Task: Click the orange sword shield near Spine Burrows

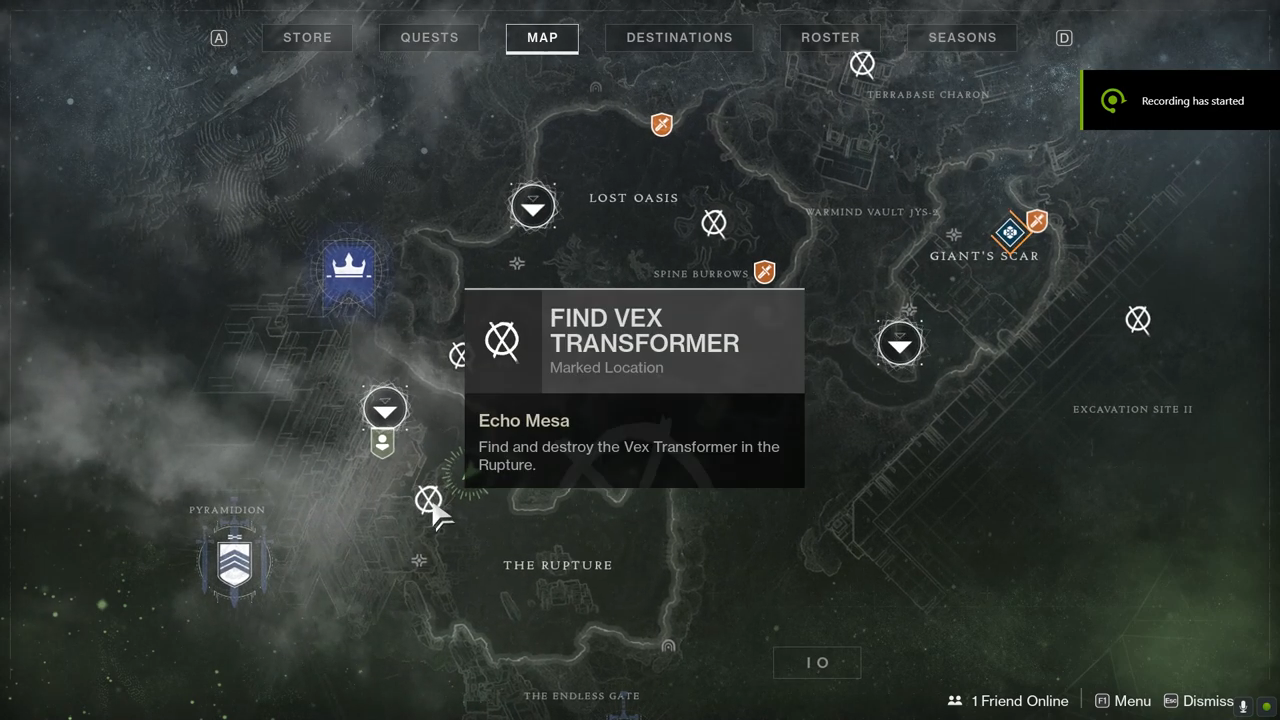Action: click(x=765, y=272)
